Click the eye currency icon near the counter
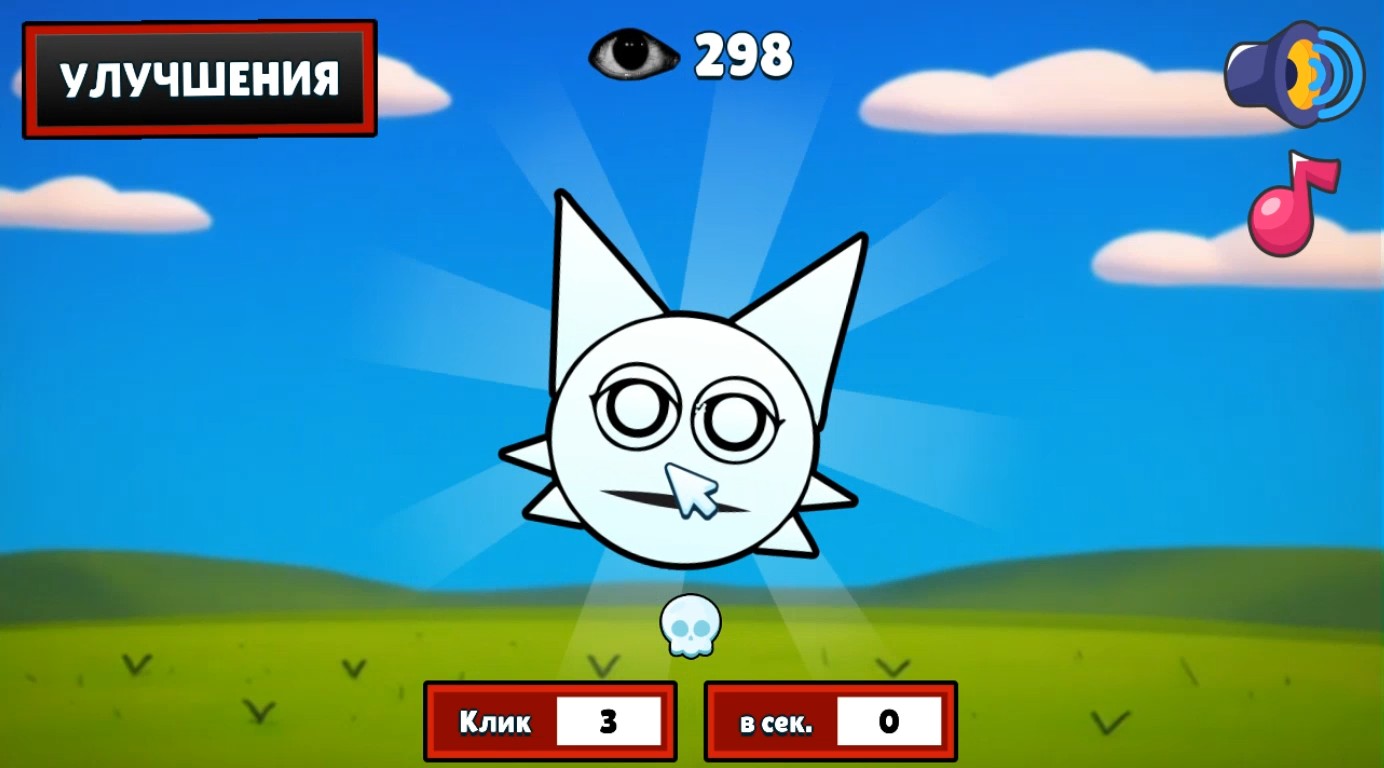This screenshot has width=1384, height=768. pos(632,55)
